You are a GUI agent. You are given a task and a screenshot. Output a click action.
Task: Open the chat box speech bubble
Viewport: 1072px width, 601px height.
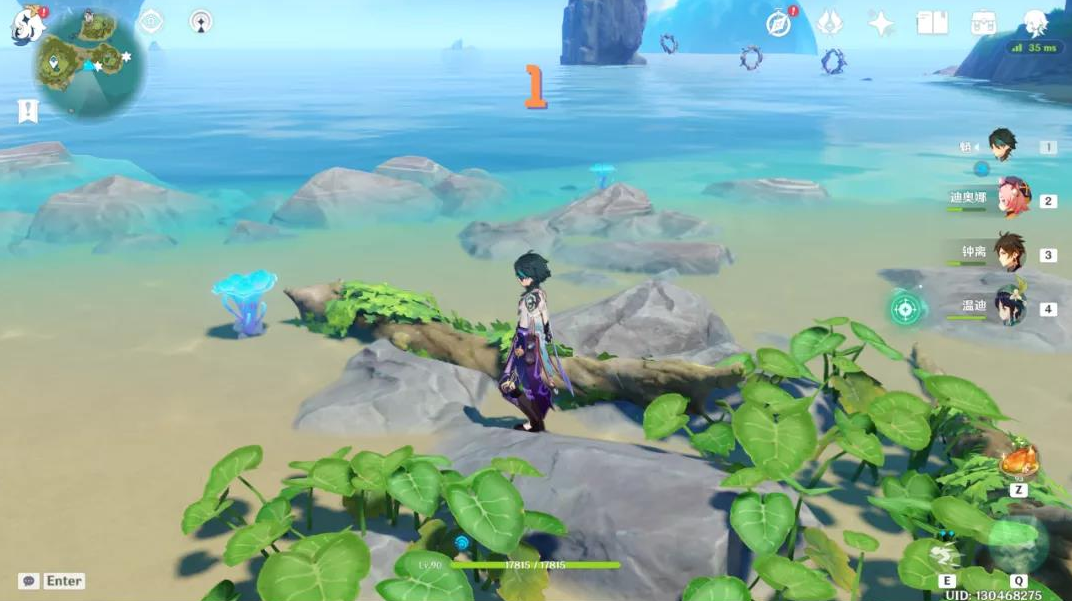29,581
